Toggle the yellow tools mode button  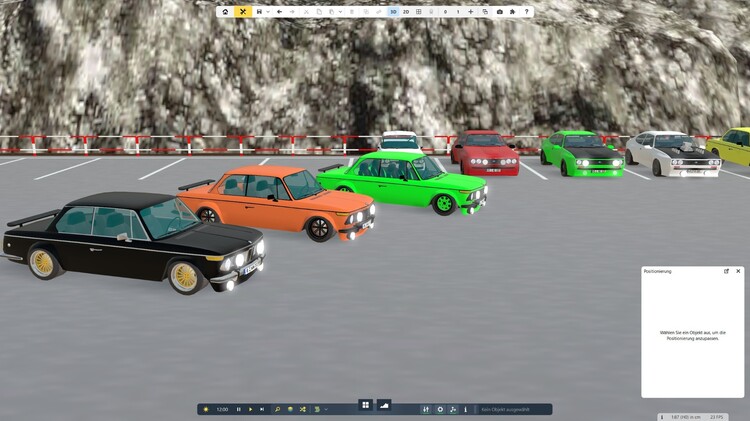242,12
